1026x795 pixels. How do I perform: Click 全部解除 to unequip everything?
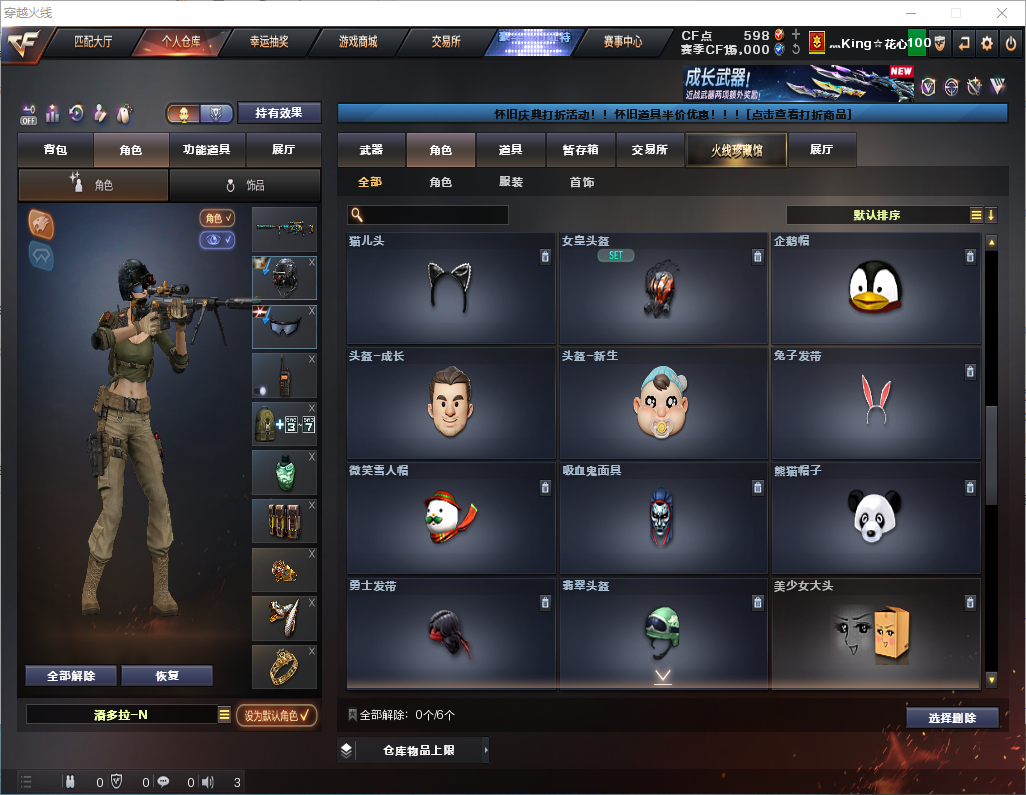pyautogui.click(x=71, y=676)
